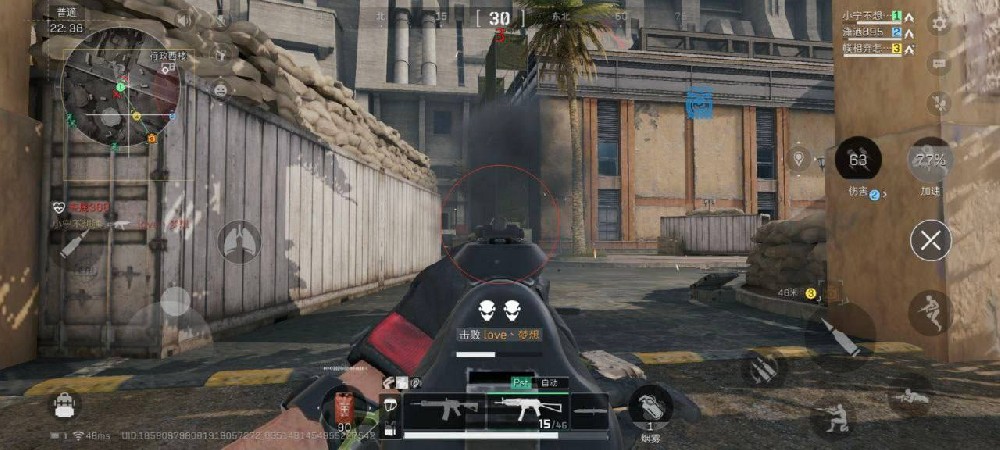Activate the 77% boost ability
Screen dimensions: 1000x450
(x=930, y=160)
